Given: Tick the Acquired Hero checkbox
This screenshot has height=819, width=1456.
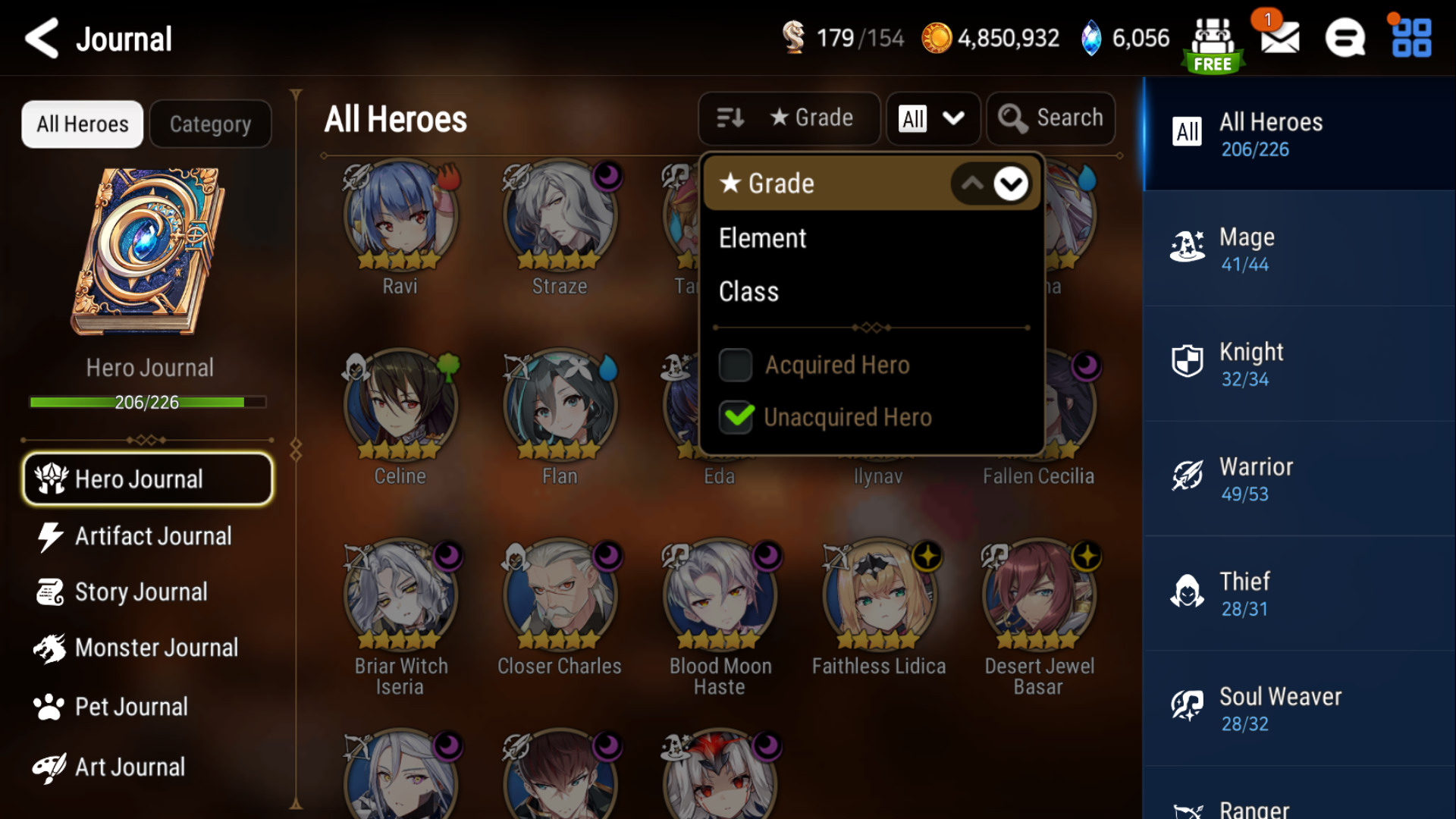Looking at the screenshot, I should click(x=736, y=365).
